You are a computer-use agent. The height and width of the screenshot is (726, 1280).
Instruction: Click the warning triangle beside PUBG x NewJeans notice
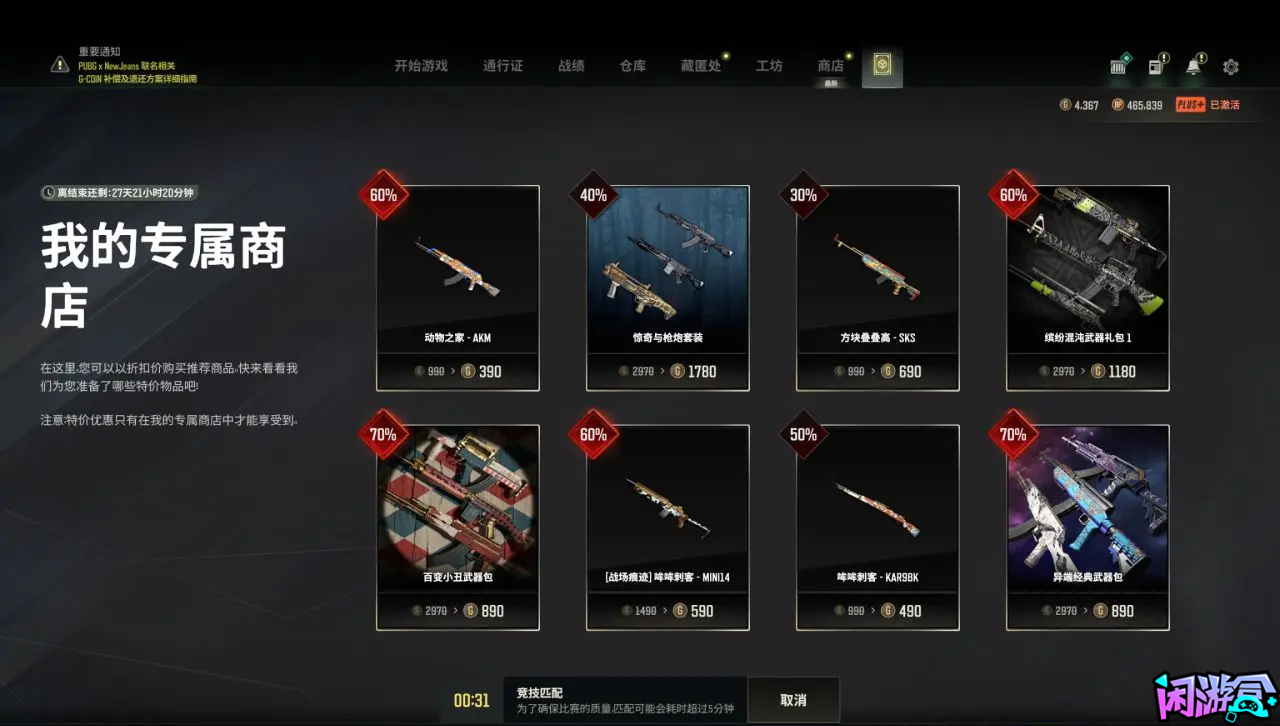click(x=57, y=66)
